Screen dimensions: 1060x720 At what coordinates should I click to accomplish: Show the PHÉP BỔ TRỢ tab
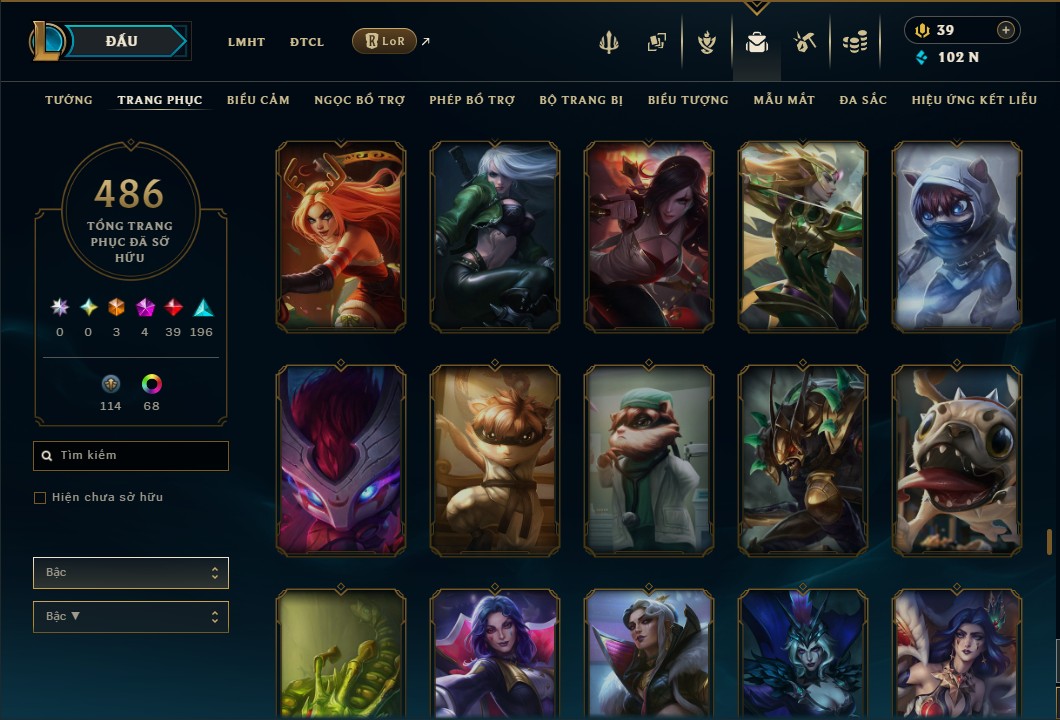pos(472,100)
